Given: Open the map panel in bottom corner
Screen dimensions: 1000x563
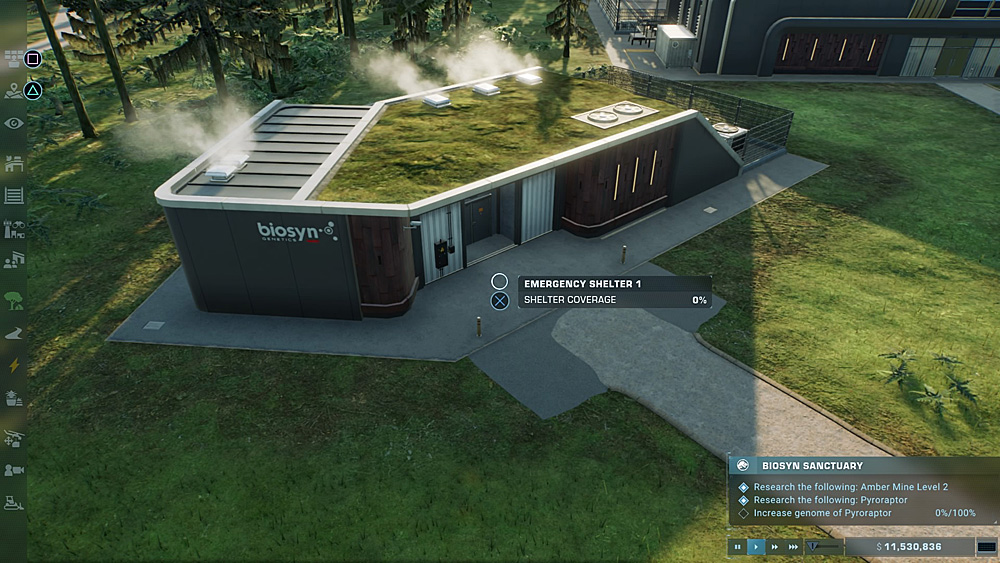Looking at the screenshot, I should 986,547.
